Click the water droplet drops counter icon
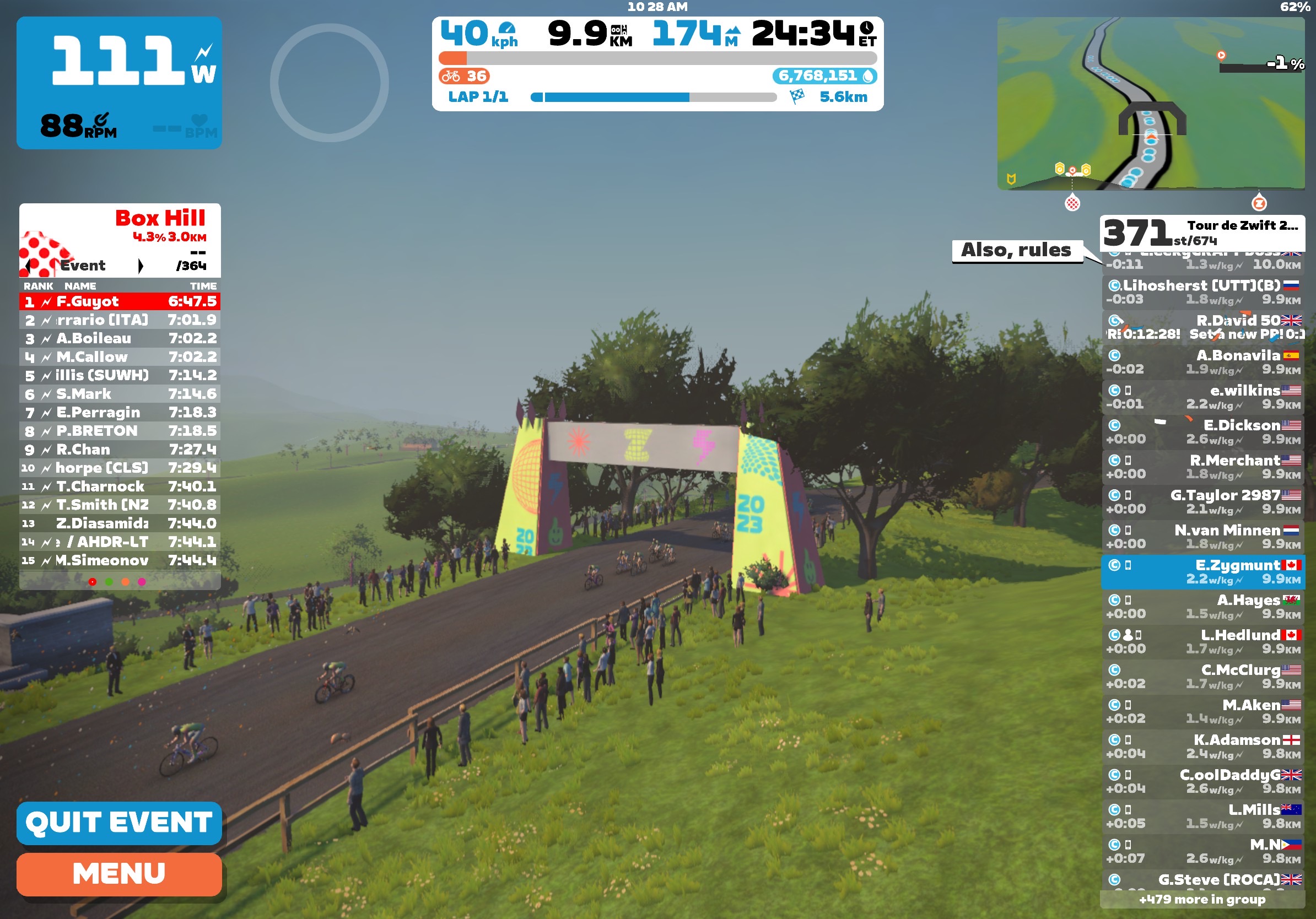 click(867, 76)
